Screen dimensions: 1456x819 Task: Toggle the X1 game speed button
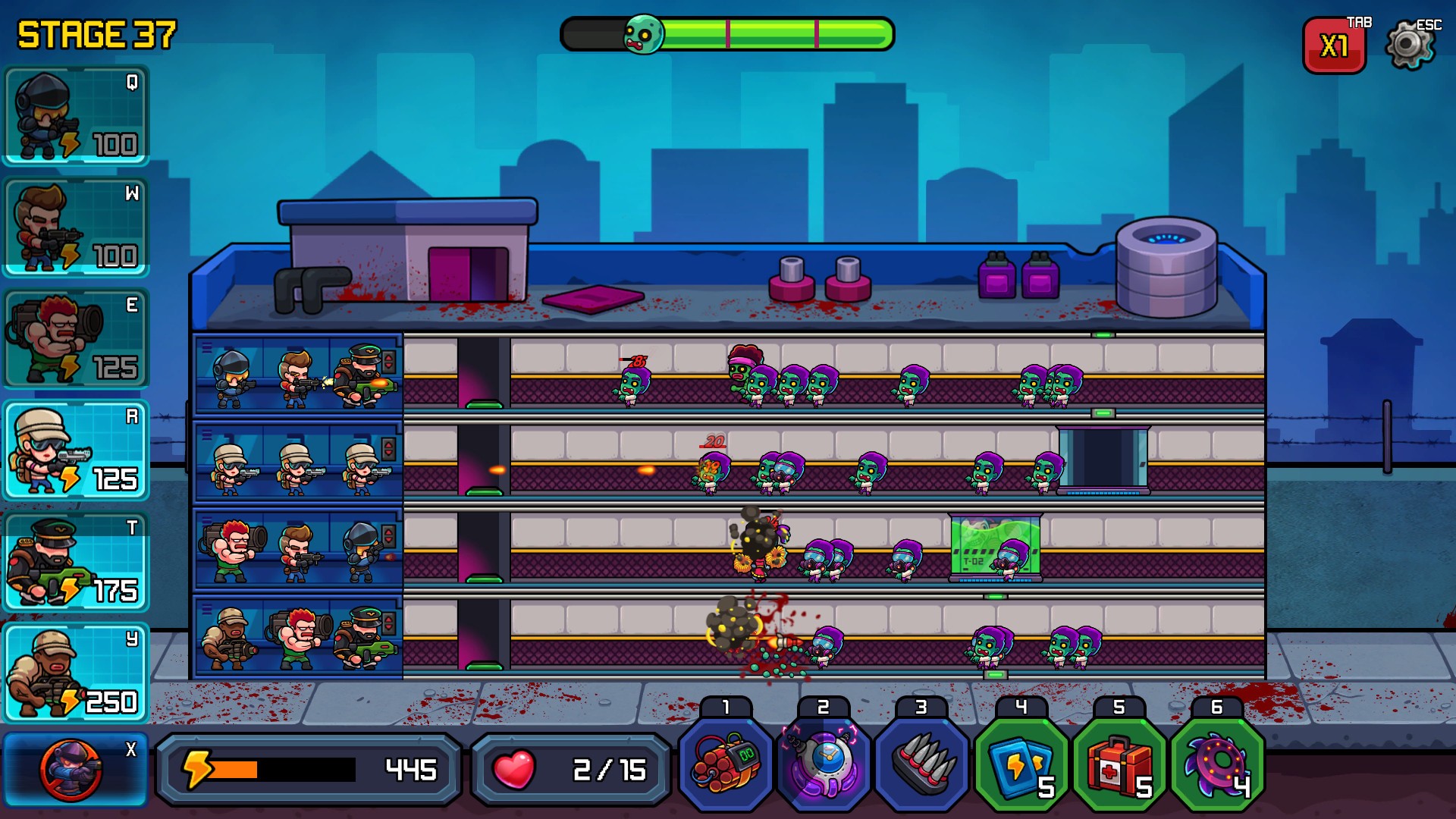pyautogui.click(x=1334, y=46)
